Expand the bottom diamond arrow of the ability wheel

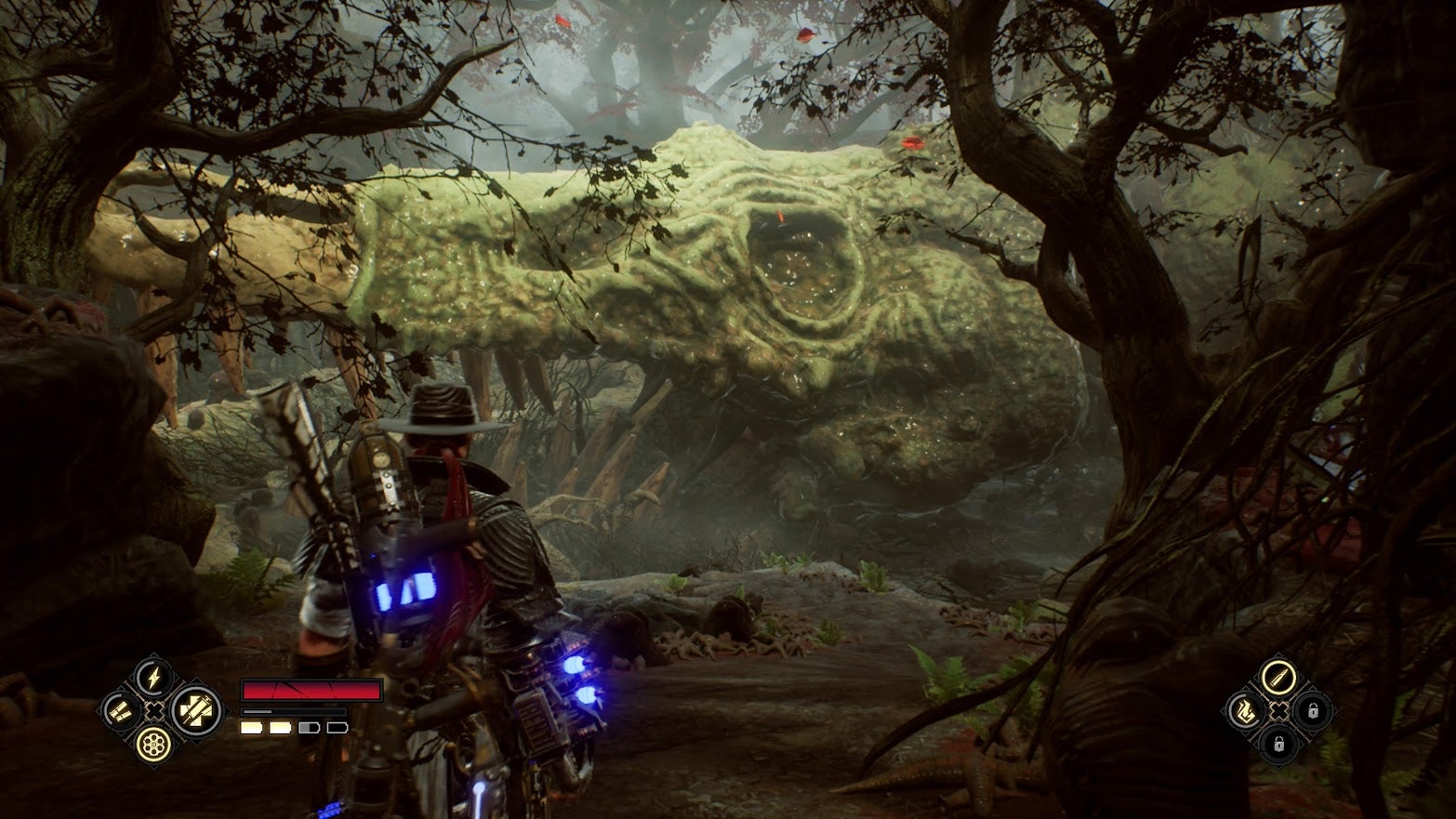click(x=1279, y=766)
